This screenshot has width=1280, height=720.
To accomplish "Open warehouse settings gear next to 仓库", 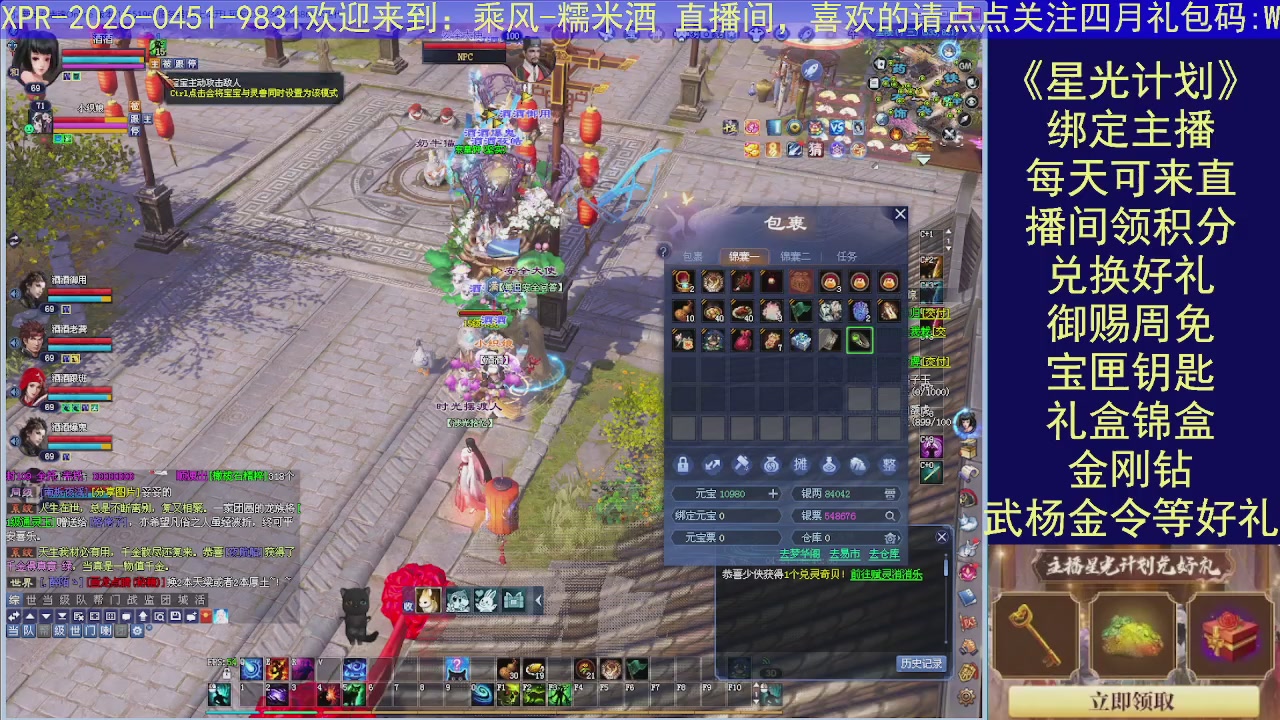I will [x=891, y=537].
